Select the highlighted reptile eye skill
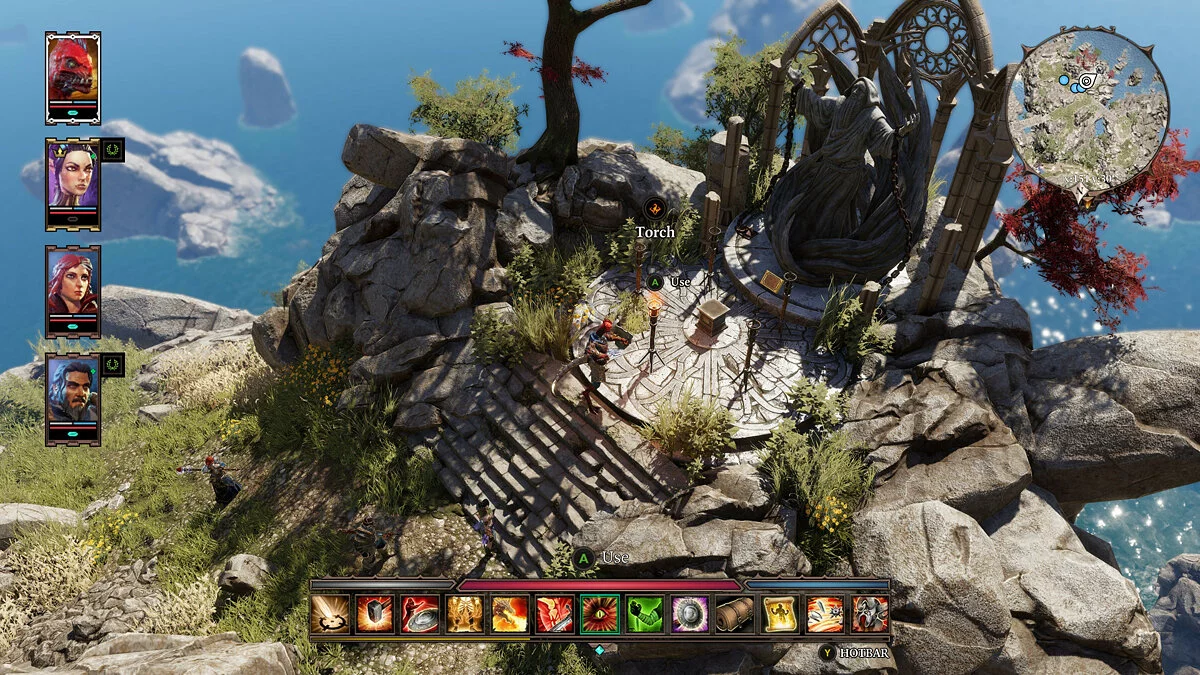 tap(600, 614)
